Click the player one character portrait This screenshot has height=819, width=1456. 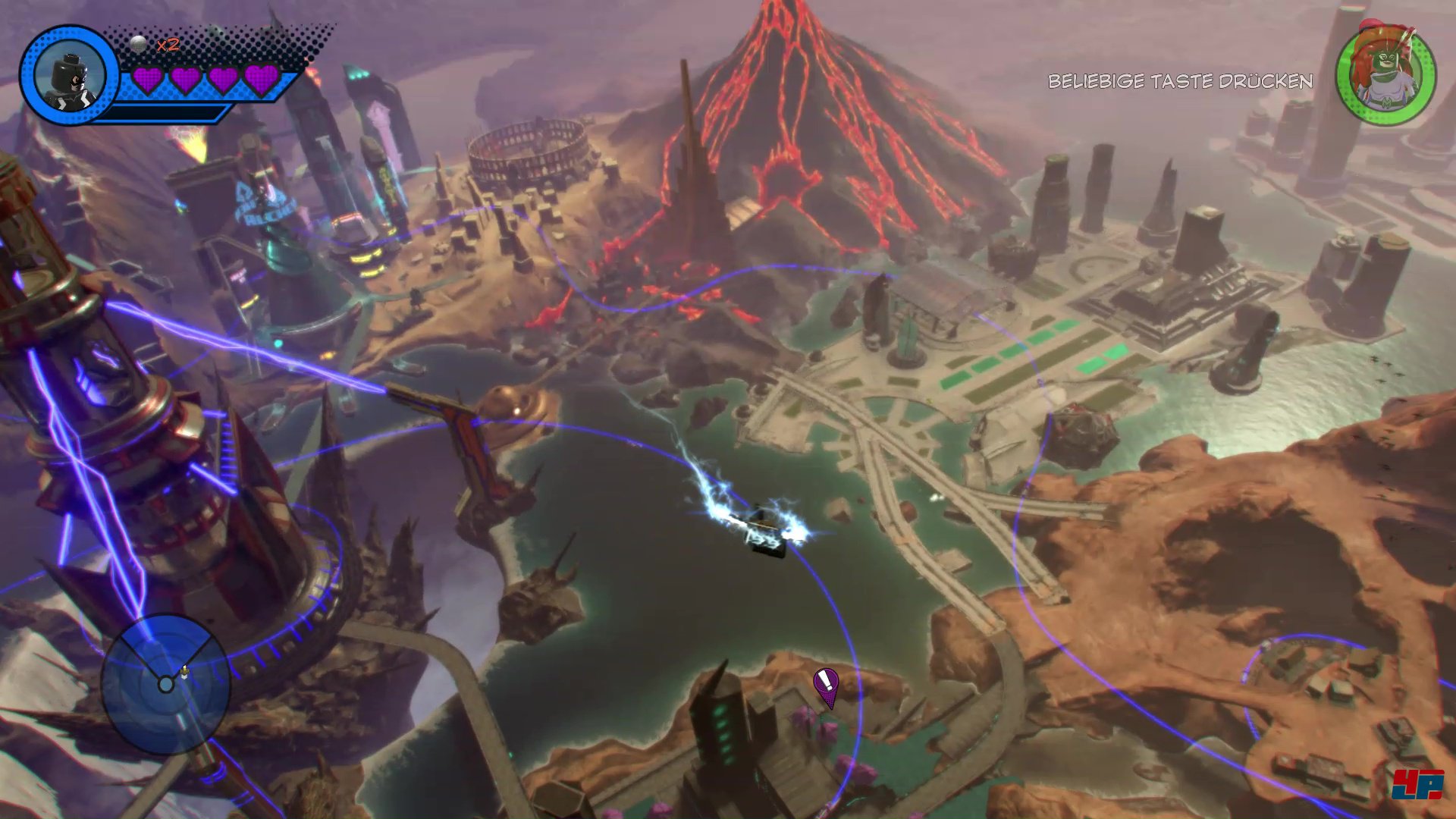point(68,76)
